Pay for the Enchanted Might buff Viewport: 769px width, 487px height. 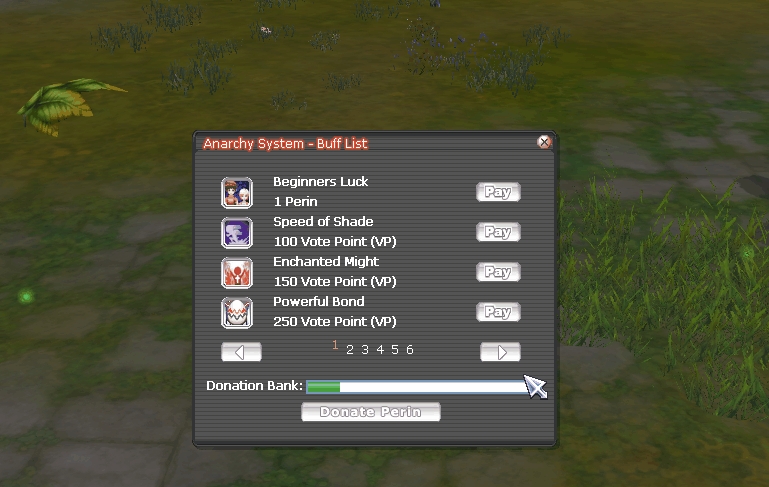tap(498, 272)
